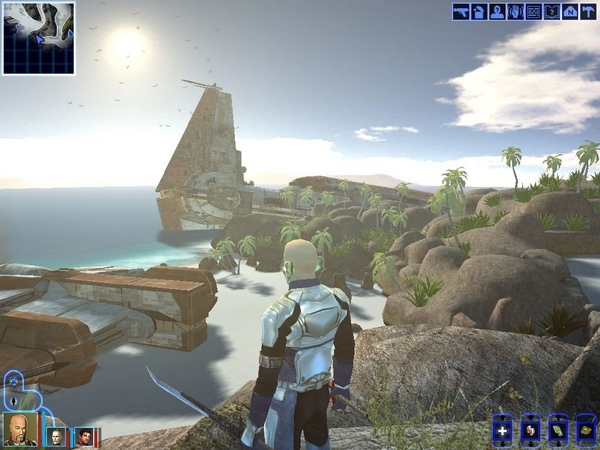
Task: Open the equipment screen blaster icon
Action: (x=461, y=12)
